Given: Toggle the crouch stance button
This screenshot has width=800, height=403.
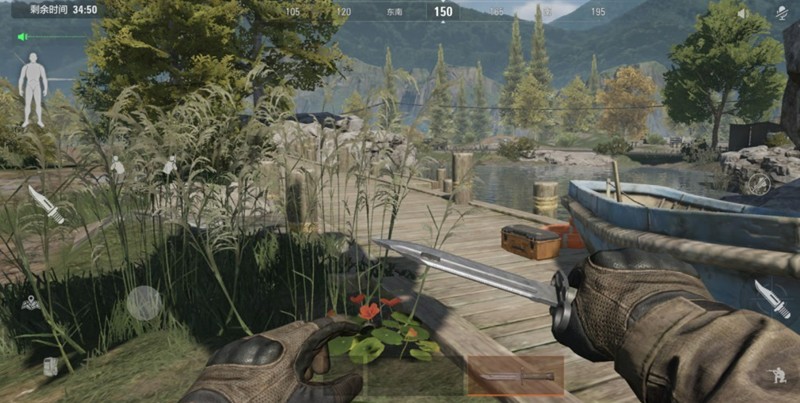Looking at the screenshot, I should [x=777, y=376].
